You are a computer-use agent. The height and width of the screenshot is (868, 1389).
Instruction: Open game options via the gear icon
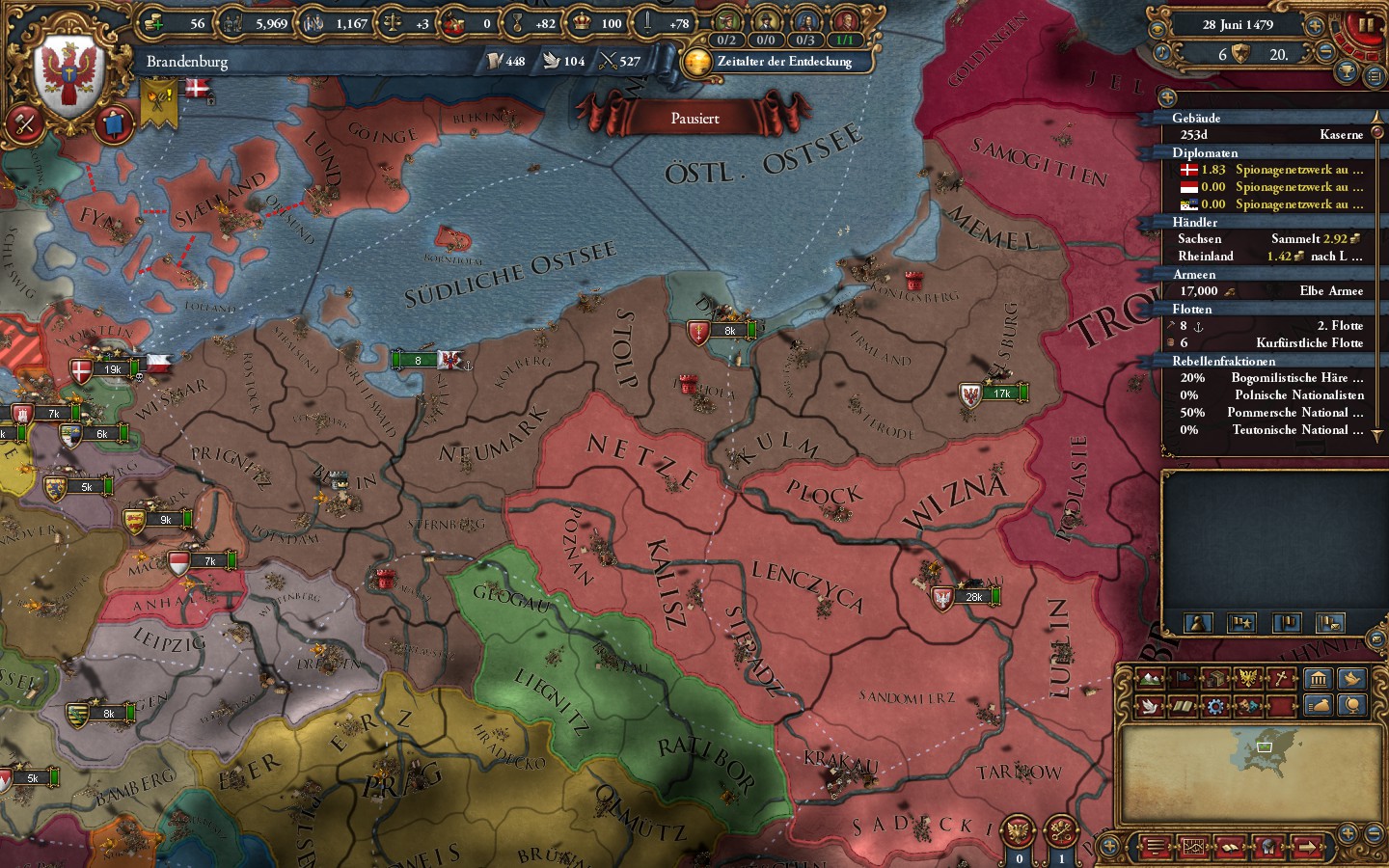tap(1214, 706)
